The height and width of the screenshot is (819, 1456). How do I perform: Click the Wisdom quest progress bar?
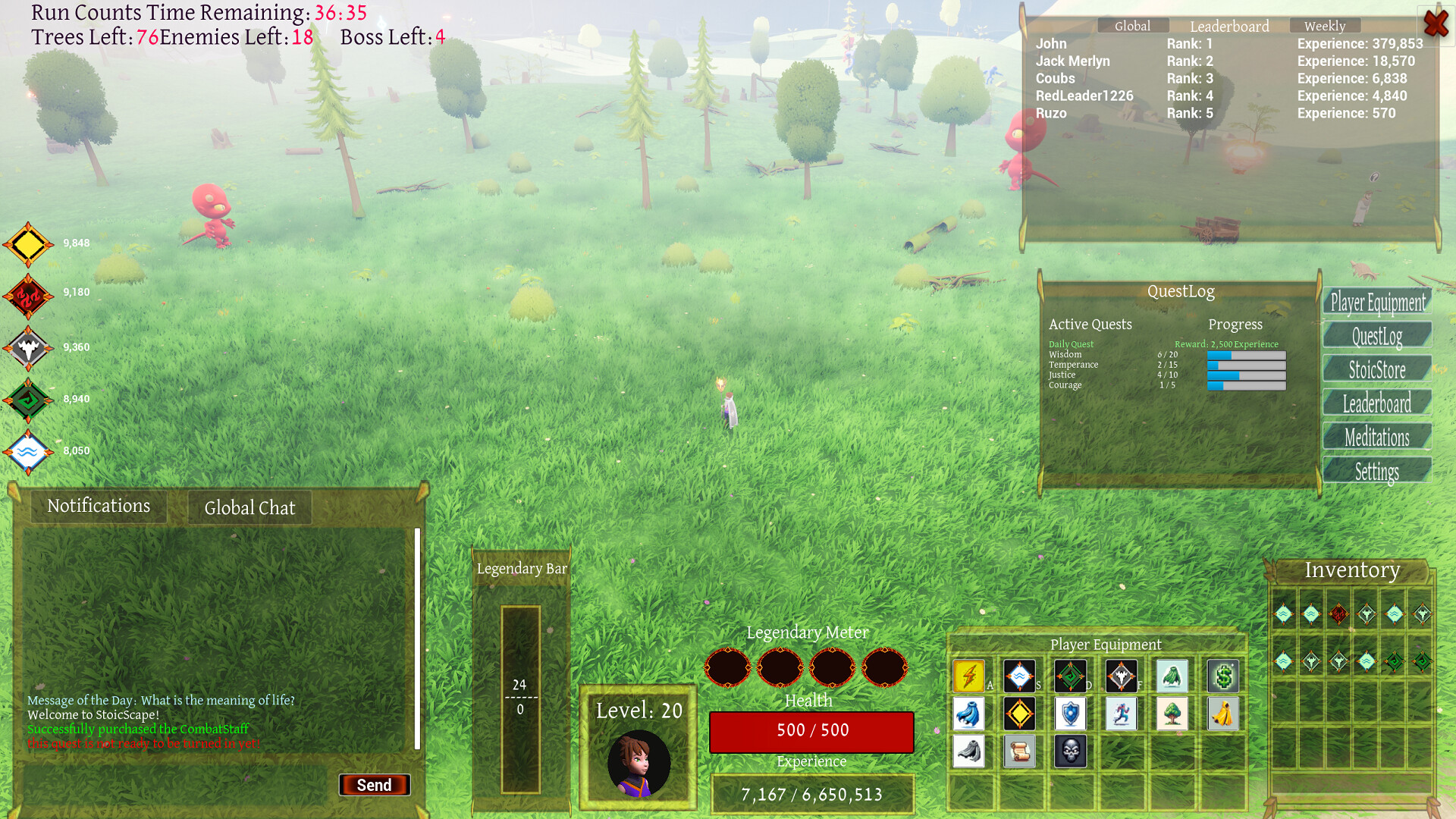pos(1246,355)
